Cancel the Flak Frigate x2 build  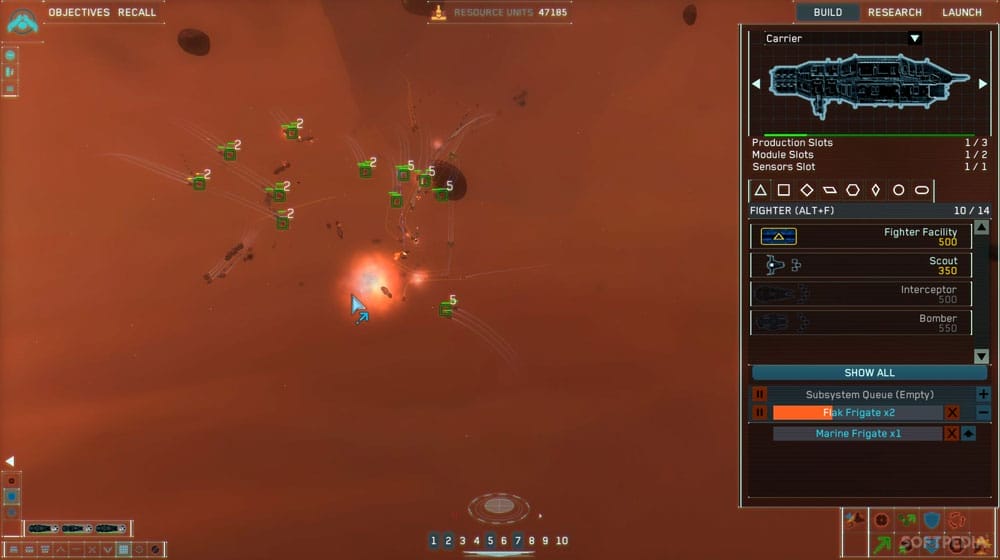(x=952, y=413)
